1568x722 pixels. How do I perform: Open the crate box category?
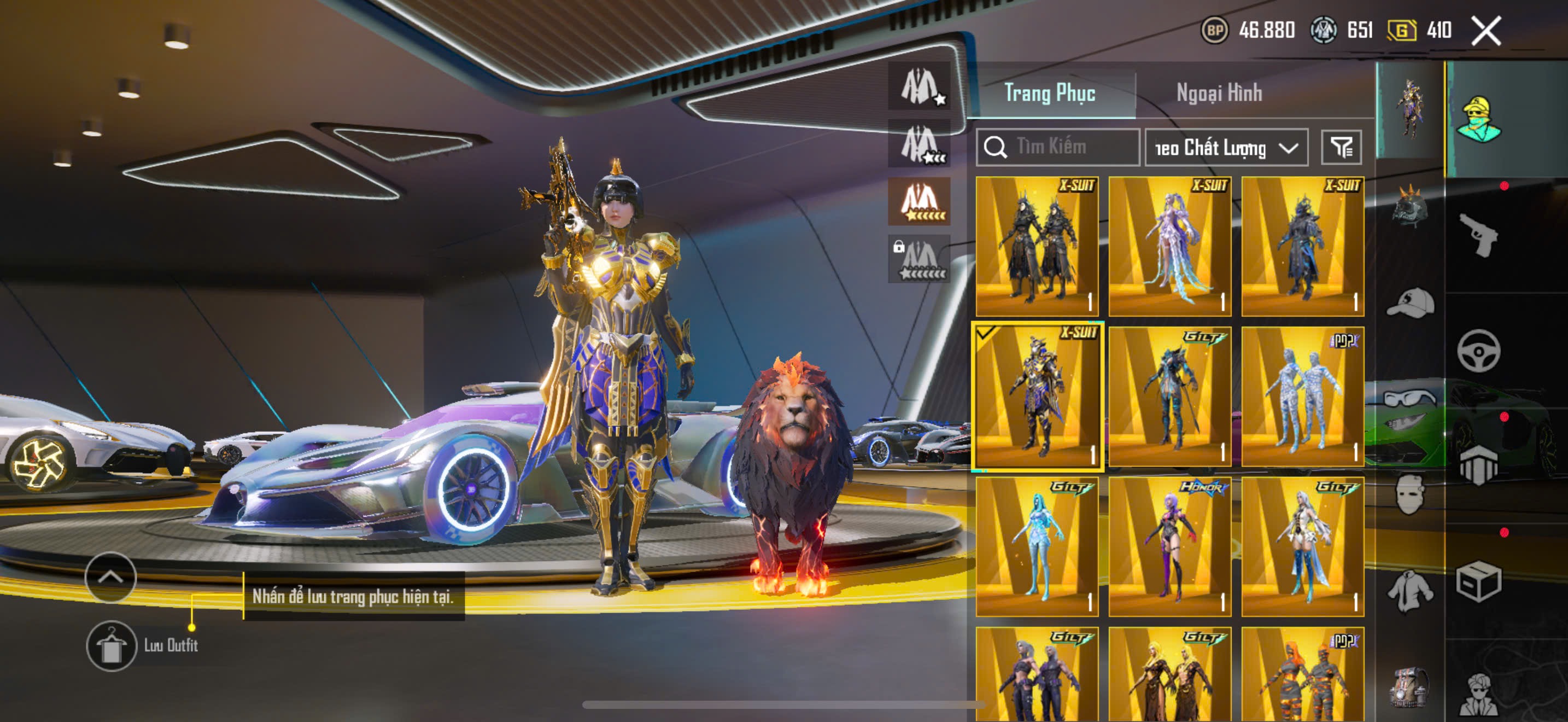pyautogui.click(x=1478, y=581)
